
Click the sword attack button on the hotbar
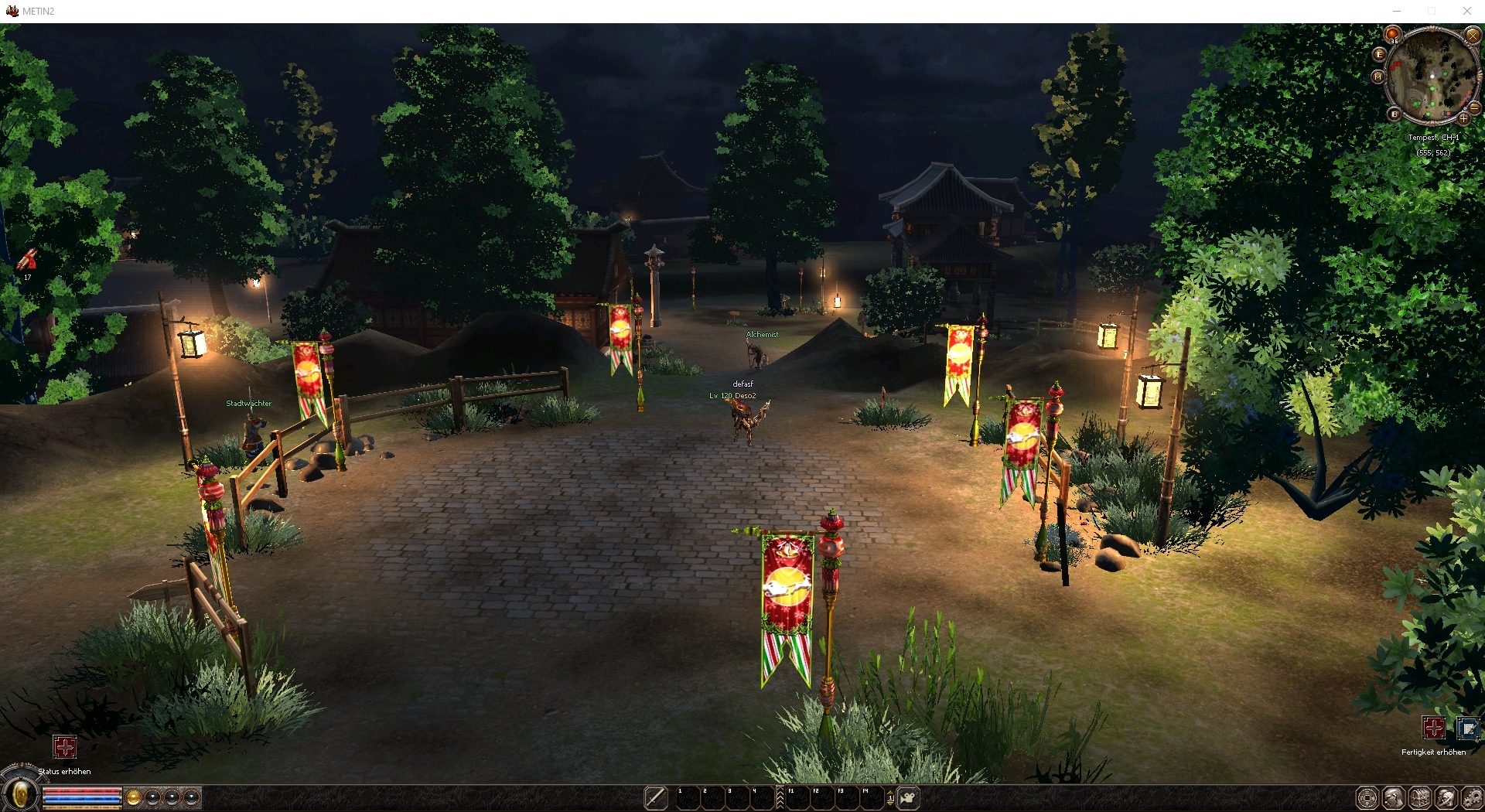click(655, 797)
